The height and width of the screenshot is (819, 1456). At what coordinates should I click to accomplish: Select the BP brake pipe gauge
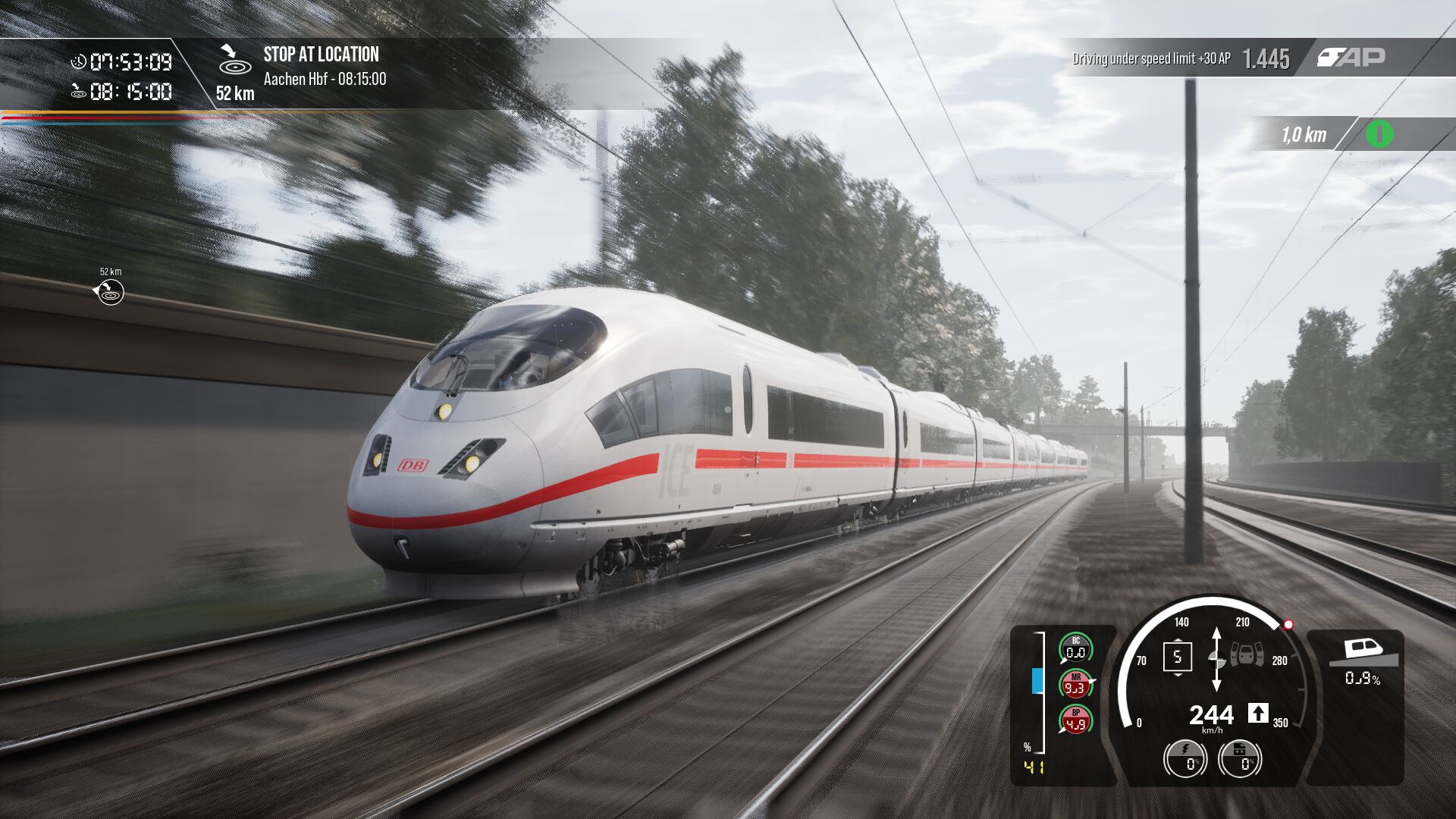tap(1075, 720)
